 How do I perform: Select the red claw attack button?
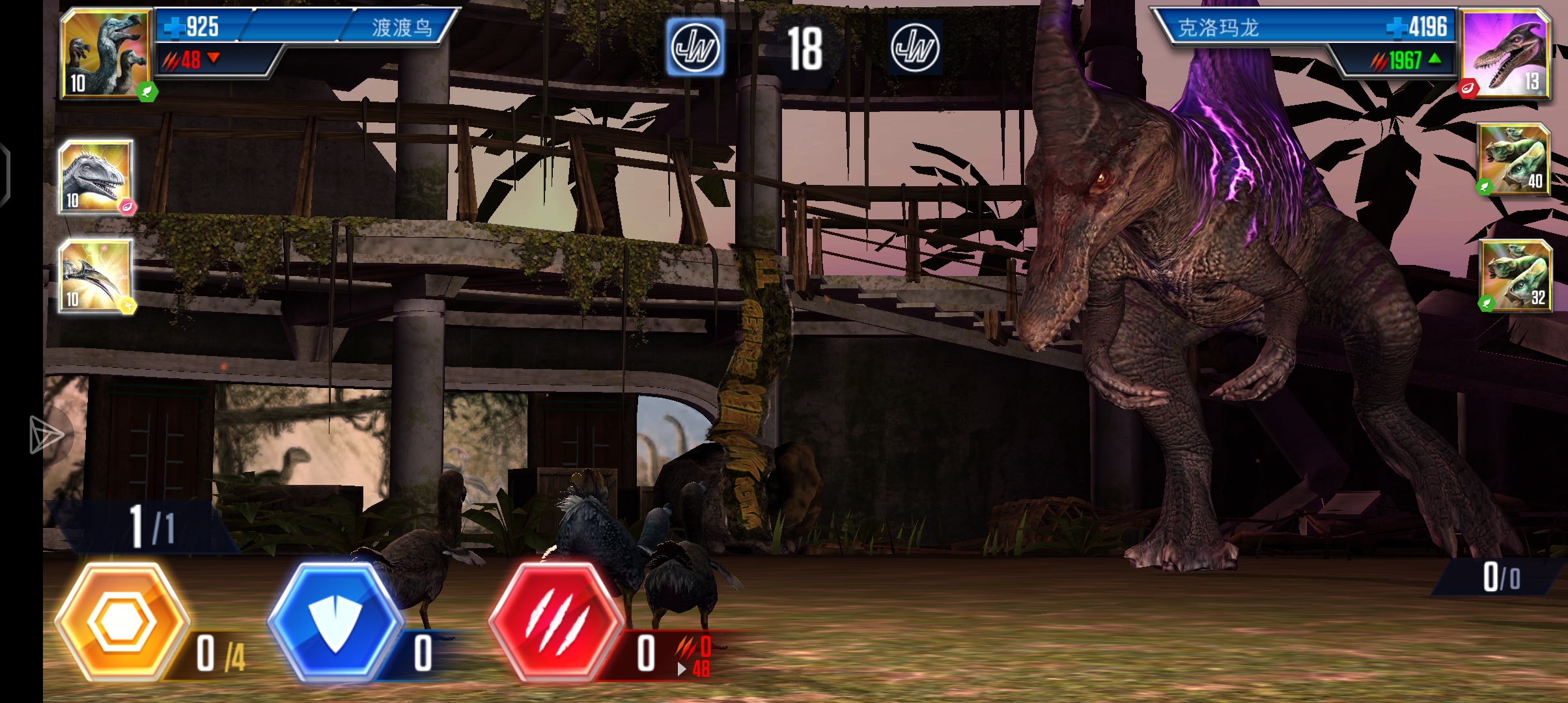pos(555,622)
